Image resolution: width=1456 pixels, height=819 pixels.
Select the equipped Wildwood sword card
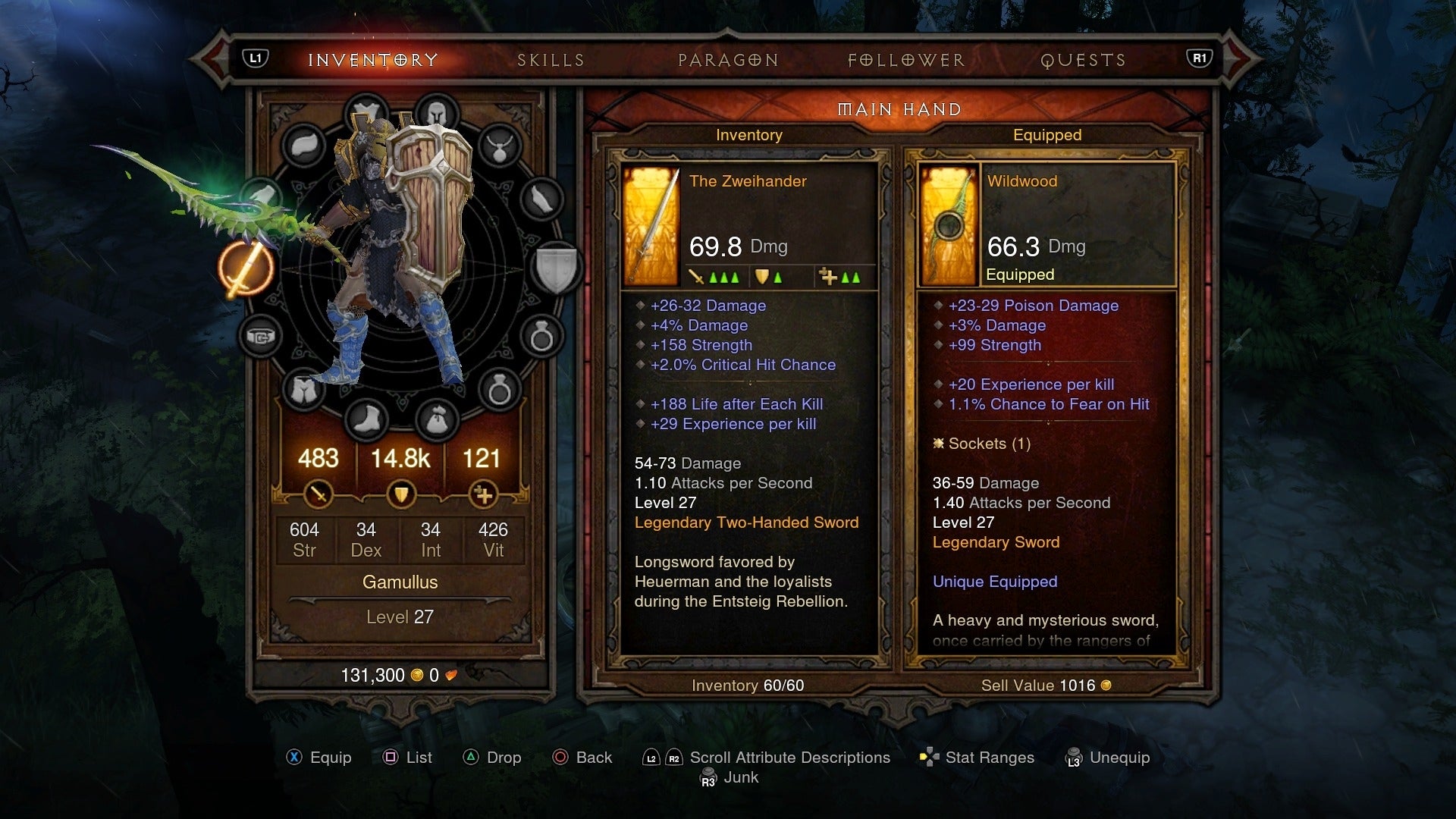[x=1046, y=226]
